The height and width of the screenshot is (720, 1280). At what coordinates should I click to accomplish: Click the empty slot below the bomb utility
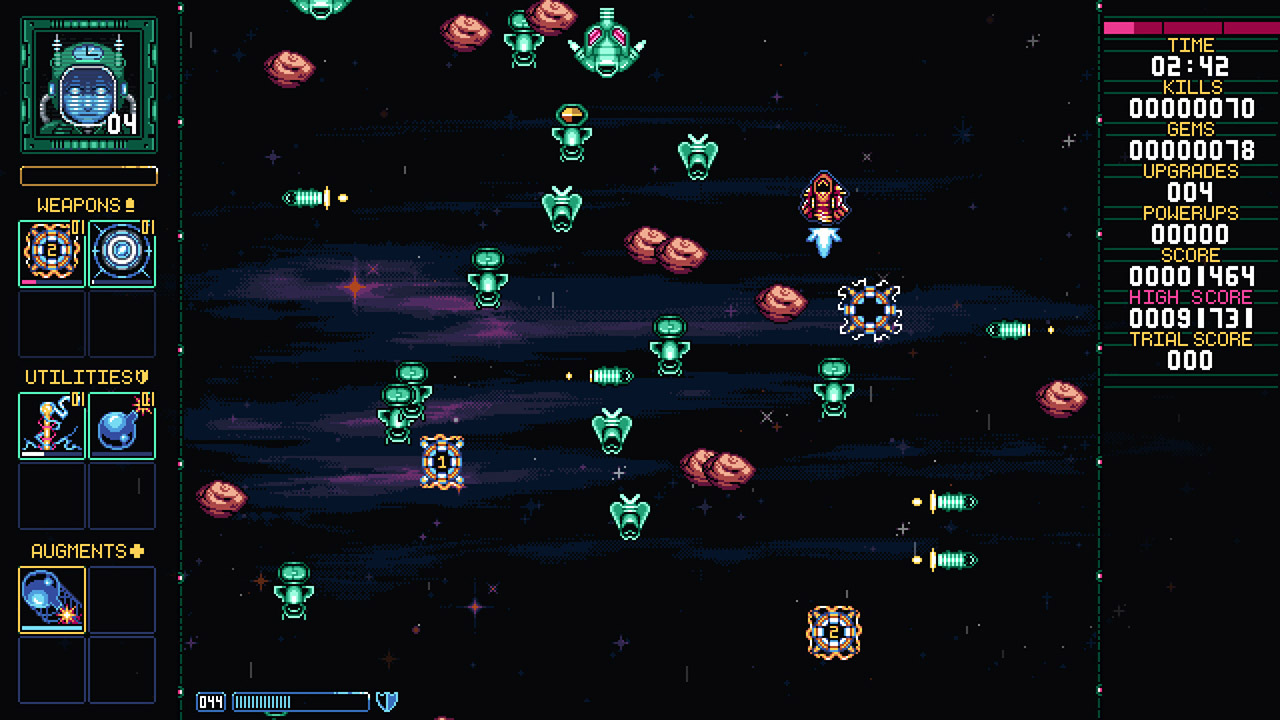pyautogui.click(x=122, y=497)
